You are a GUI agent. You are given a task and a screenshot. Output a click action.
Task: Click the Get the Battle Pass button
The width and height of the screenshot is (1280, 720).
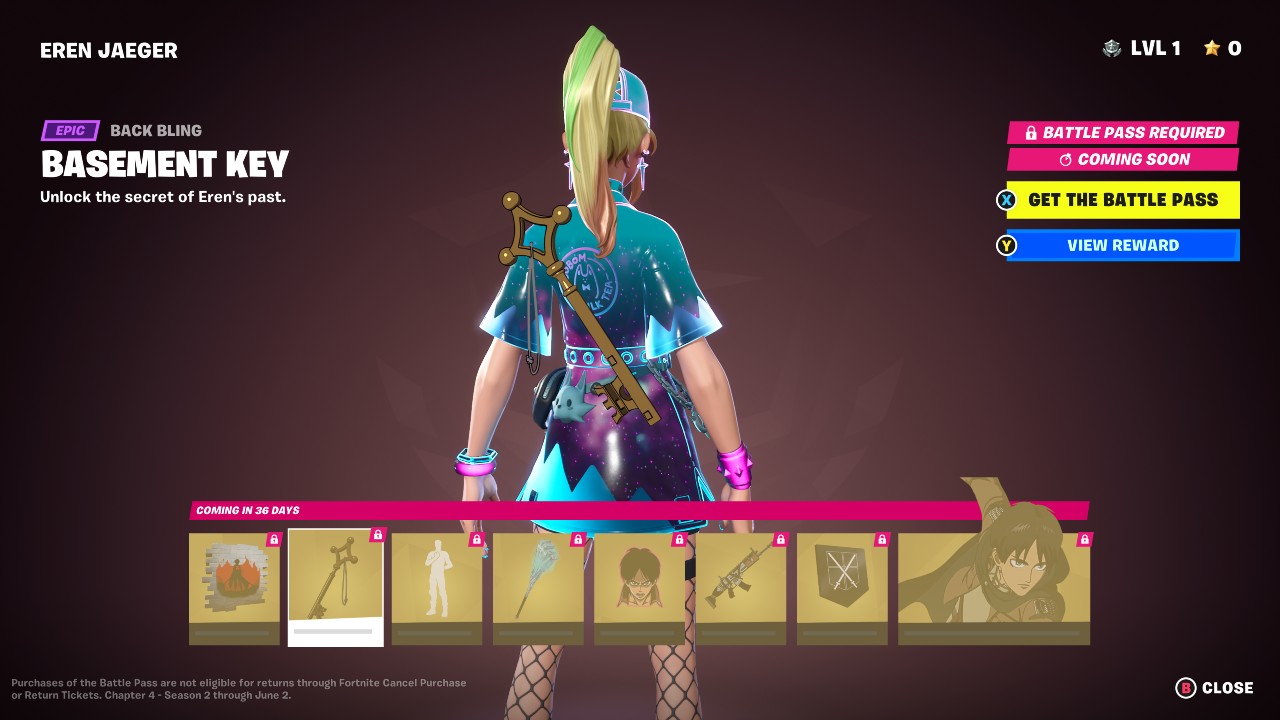pos(1122,200)
